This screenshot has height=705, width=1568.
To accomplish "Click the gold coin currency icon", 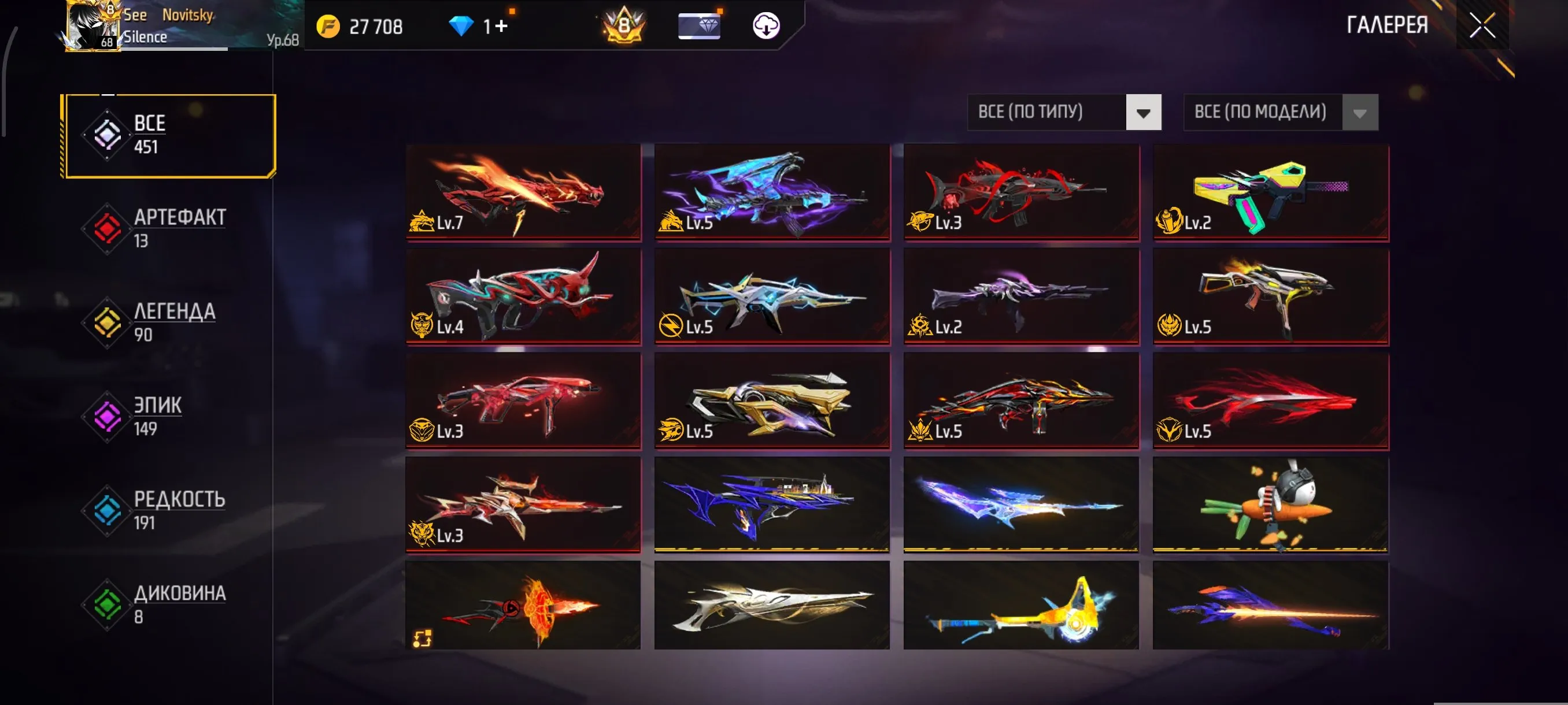I will tap(328, 27).
